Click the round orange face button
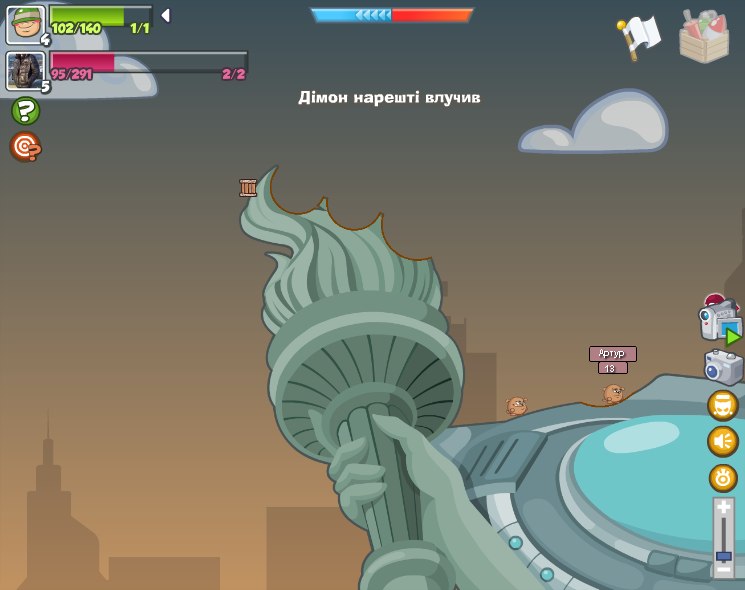 [x=723, y=405]
